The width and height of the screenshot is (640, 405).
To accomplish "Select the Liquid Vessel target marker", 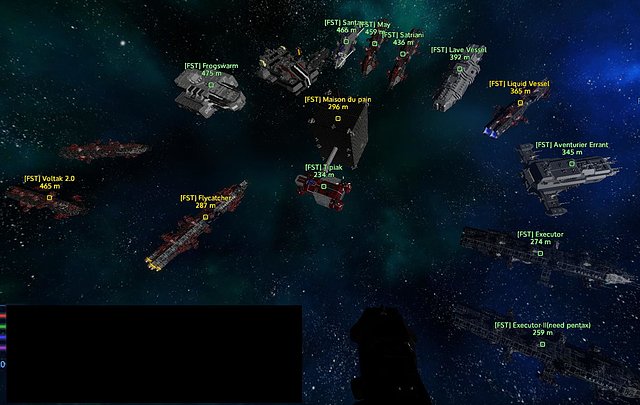I will (x=520, y=103).
